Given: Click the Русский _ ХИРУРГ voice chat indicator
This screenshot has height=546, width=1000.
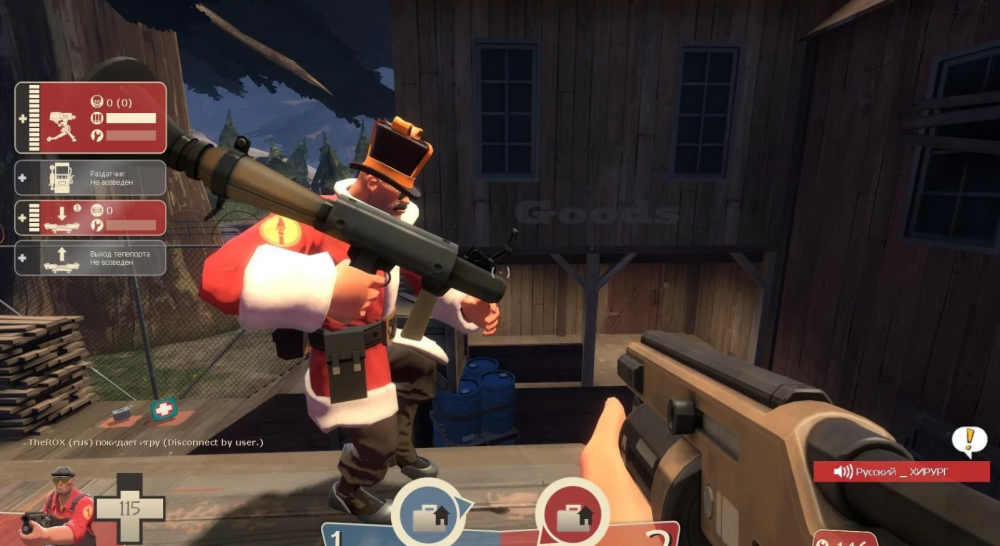Looking at the screenshot, I should click(900, 471).
